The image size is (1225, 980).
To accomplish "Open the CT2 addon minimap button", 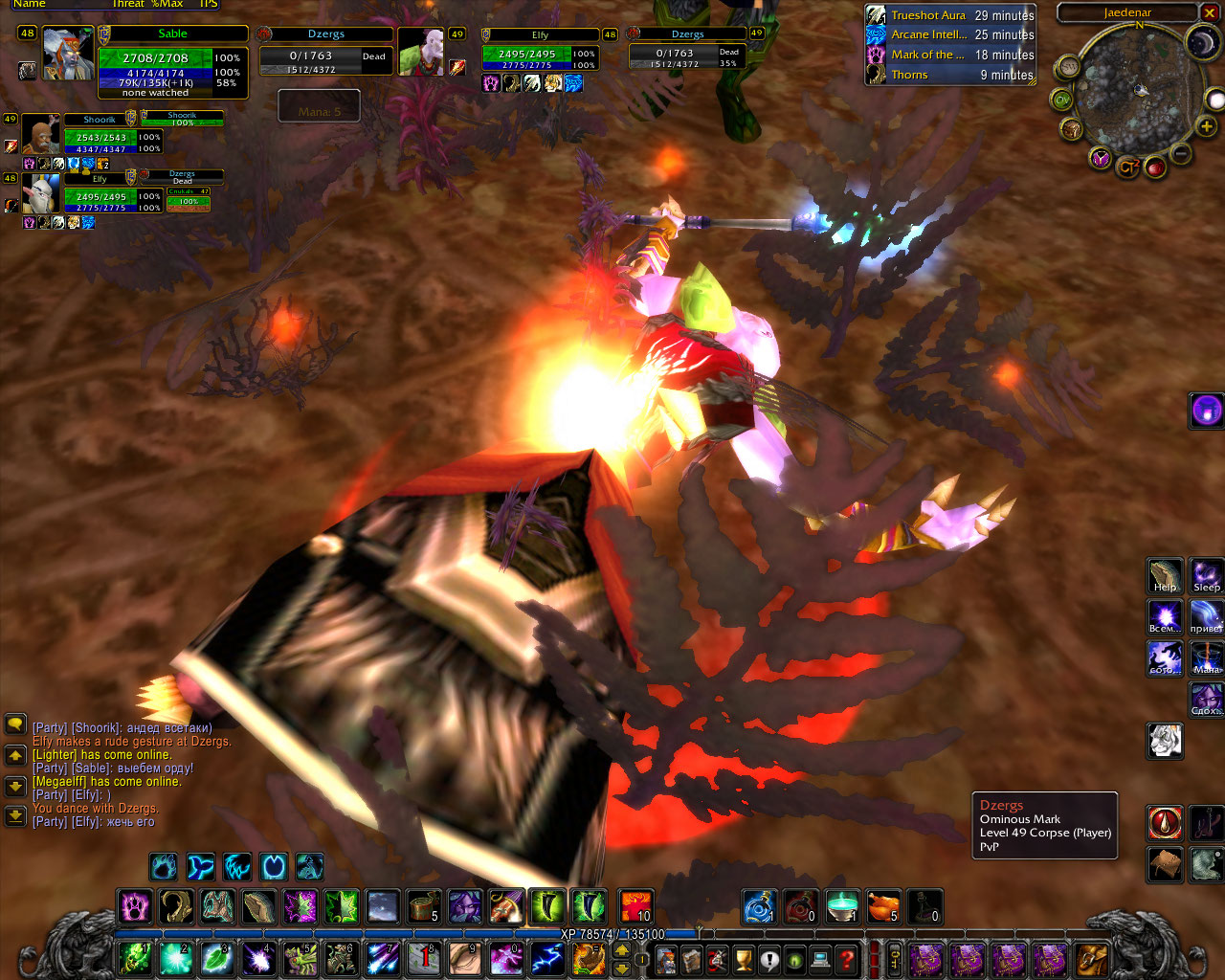I will click(1128, 167).
